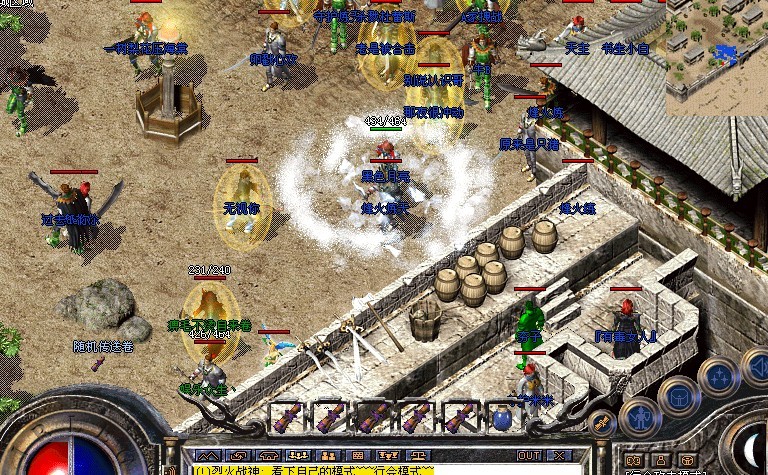
Task: Click the OUT button on the chat bar
Action: [x=529, y=456]
